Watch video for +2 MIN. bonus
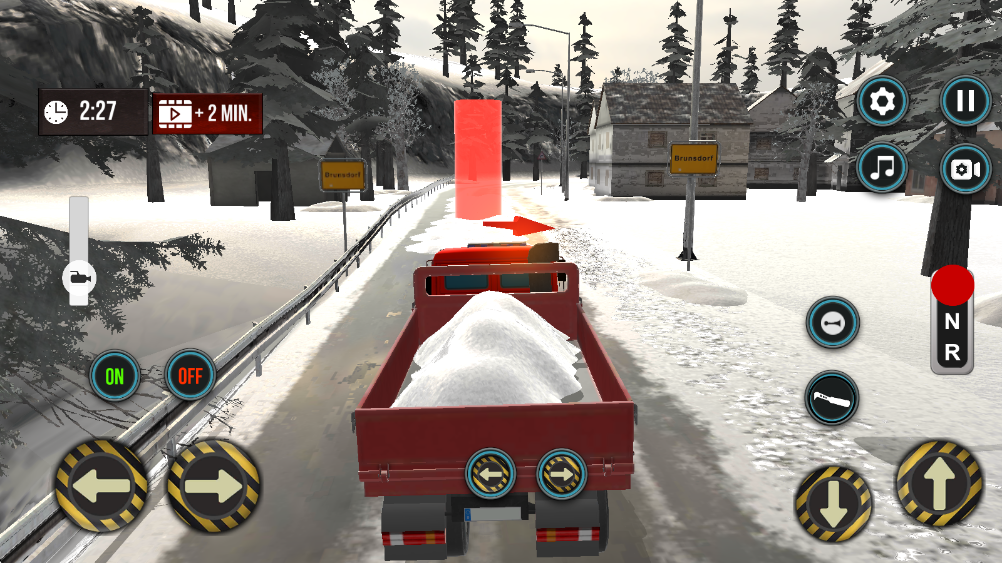Image resolution: width=1002 pixels, height=563 pixels. pyautogui.click(x=208, y=114)
